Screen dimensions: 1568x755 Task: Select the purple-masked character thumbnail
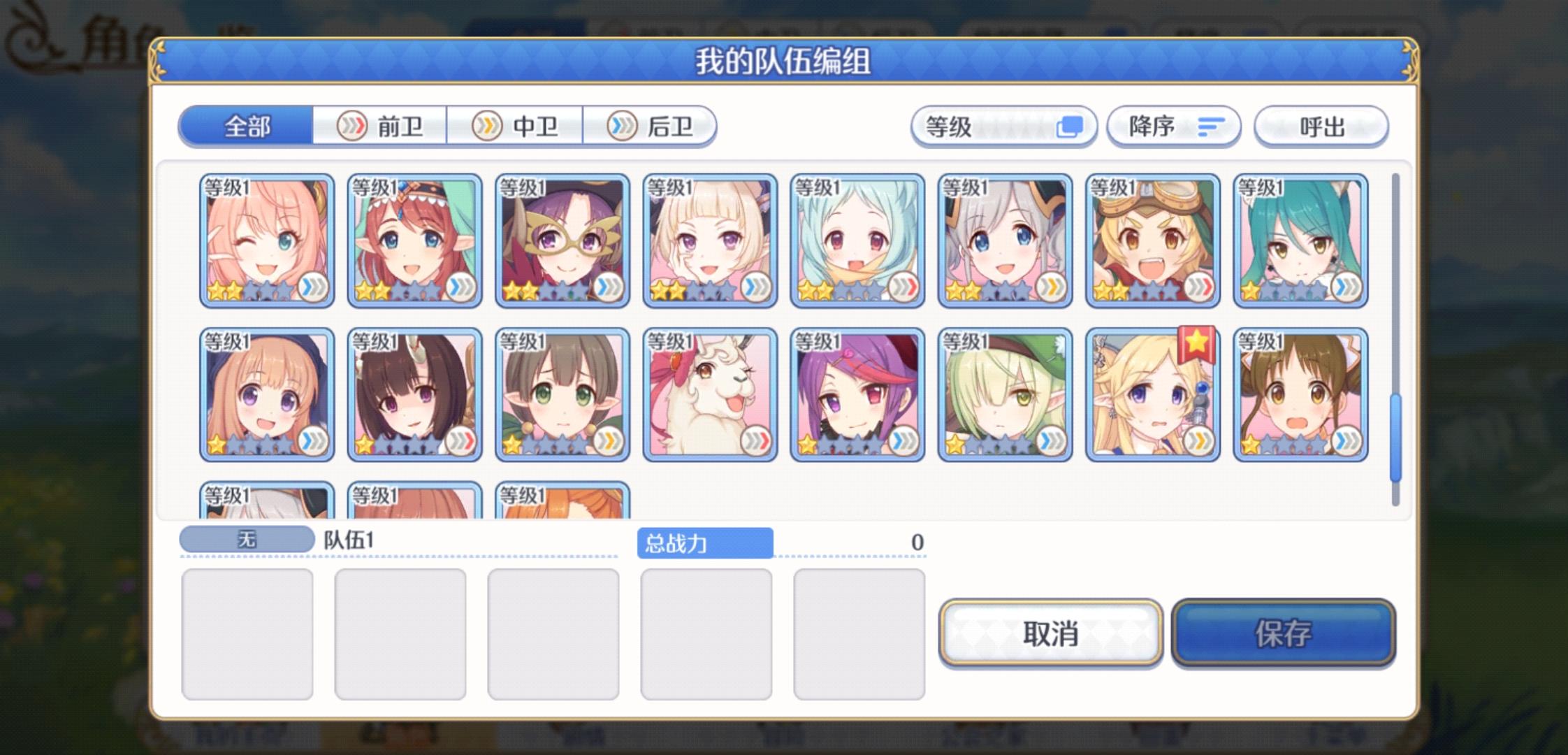click(x=562, y=241)
